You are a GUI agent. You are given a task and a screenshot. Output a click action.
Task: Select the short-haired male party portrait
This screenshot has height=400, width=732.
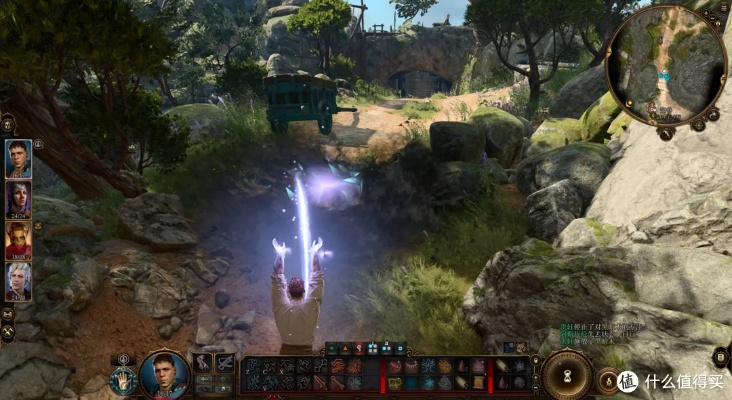(x=18, y=158)
